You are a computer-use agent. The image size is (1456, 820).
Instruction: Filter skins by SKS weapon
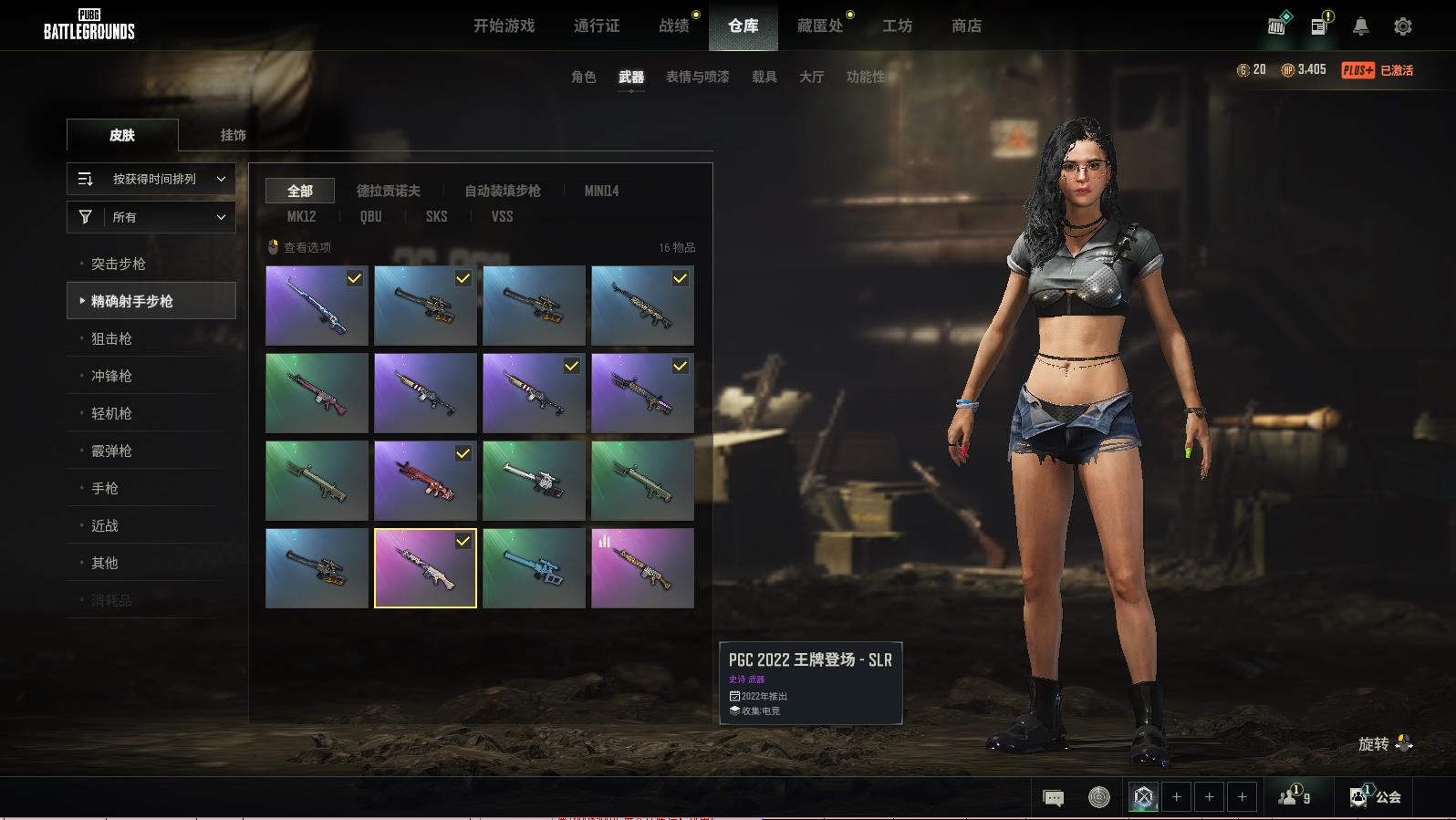coord(436,217)
